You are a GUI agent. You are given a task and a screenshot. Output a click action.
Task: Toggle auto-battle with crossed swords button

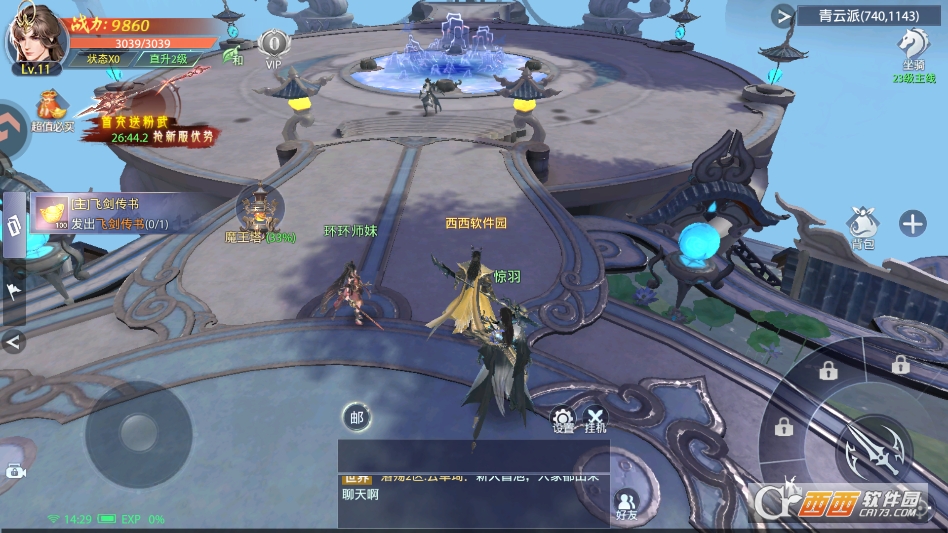tap(596, 420)
